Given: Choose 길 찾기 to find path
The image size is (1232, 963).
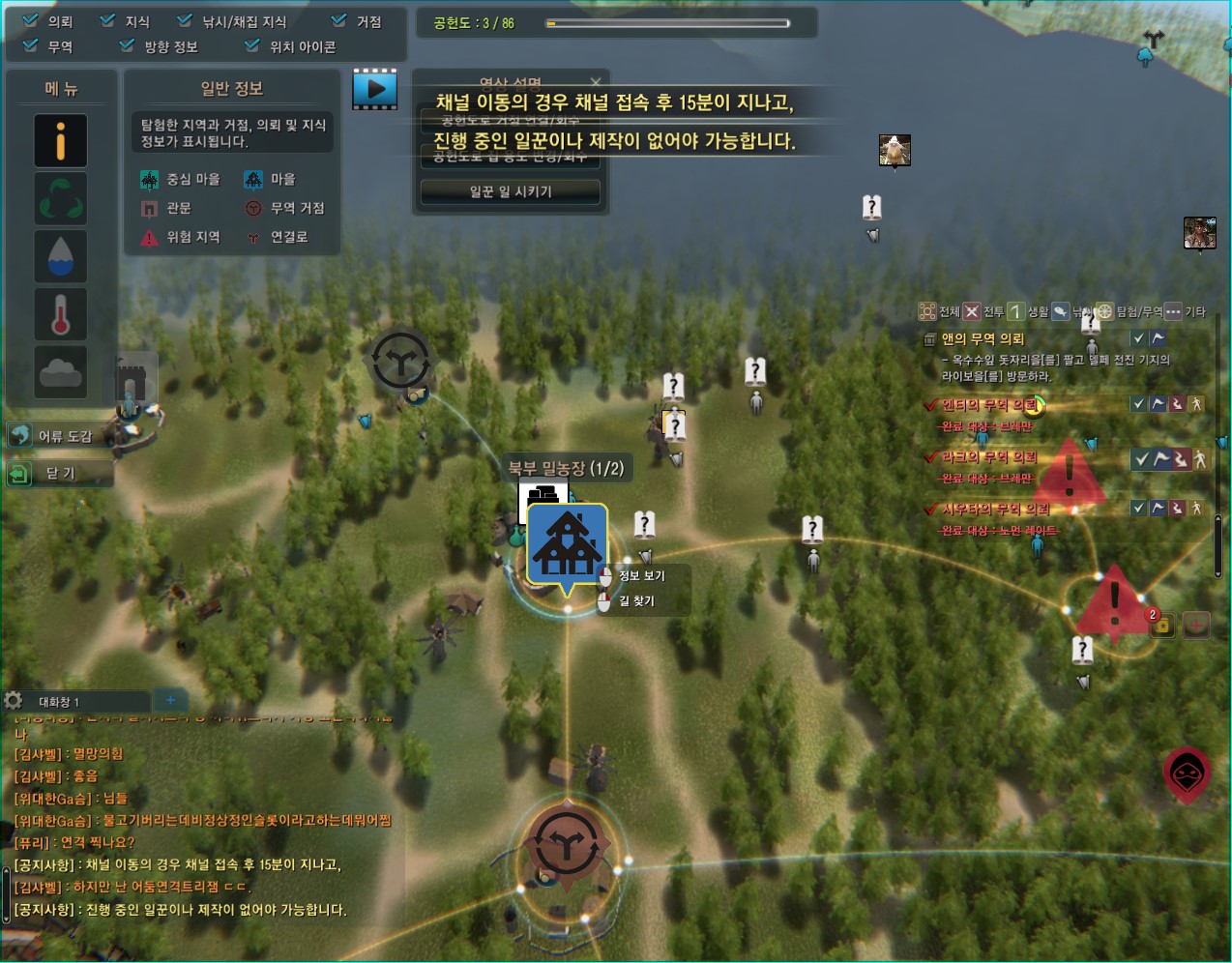Looking at the screenshot, I should point(636,600).
